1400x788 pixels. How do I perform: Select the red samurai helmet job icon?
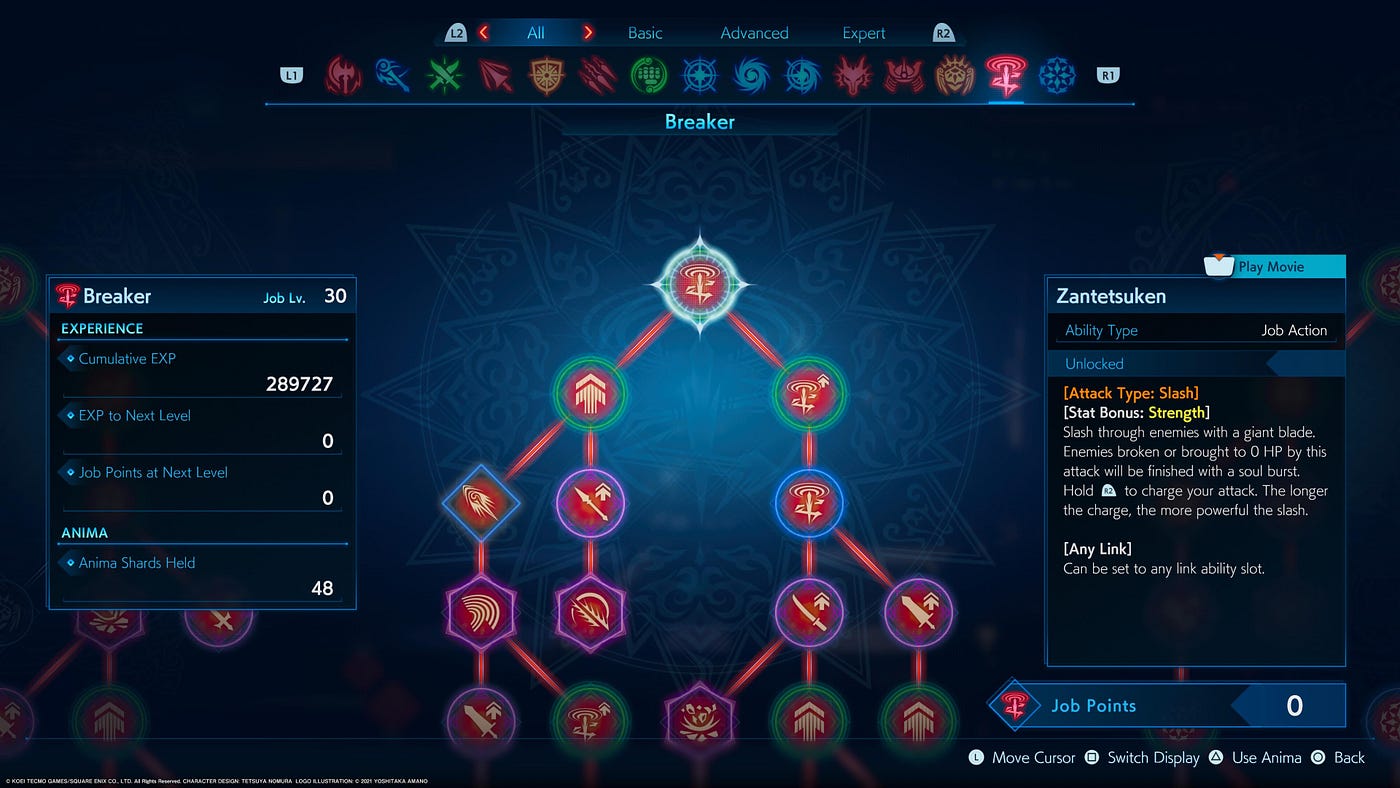(904, 75)
